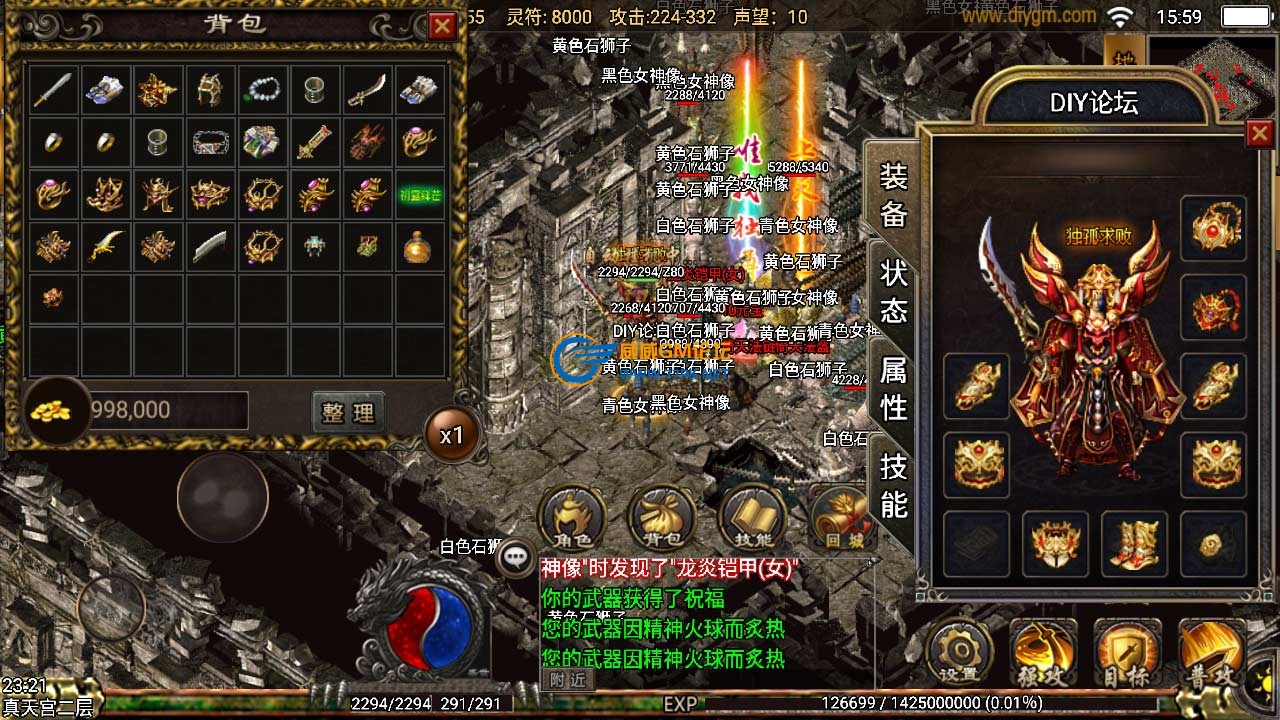Tap the 目标 target button
This screenshot has width=1280, height=720.
tap(1127, 652)
